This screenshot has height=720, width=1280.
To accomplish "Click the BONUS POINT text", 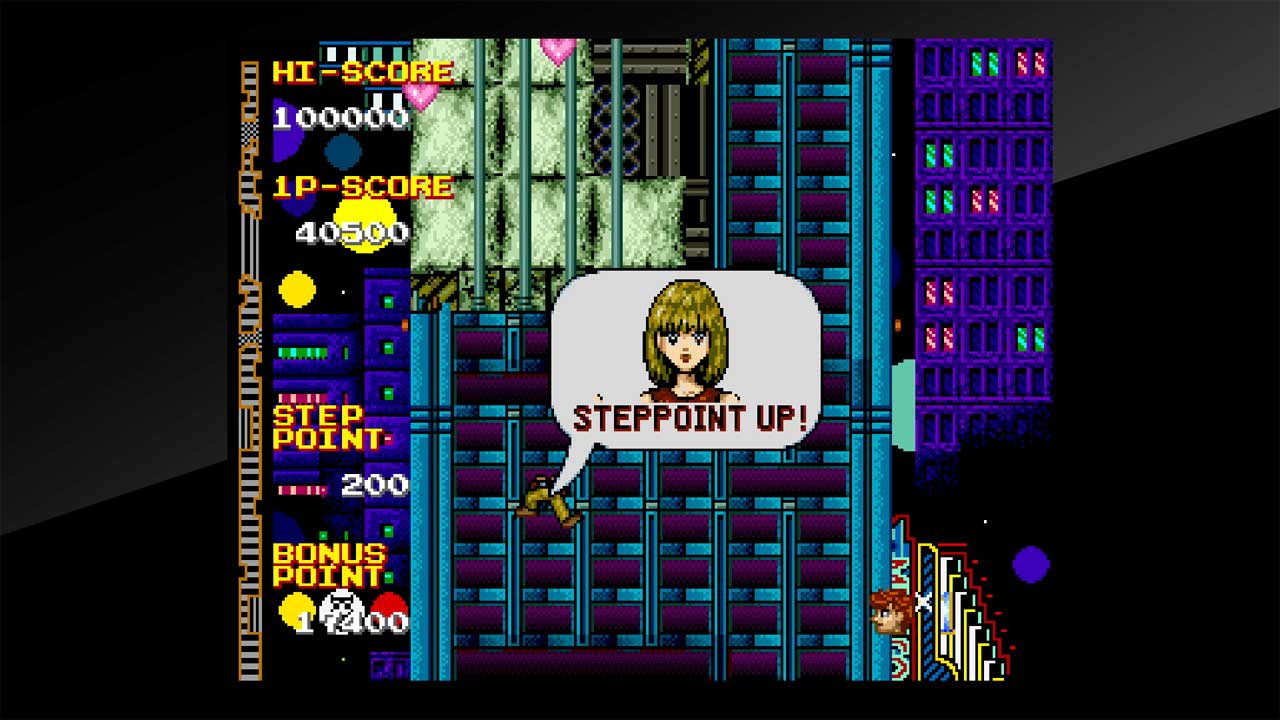I will 330,566.
